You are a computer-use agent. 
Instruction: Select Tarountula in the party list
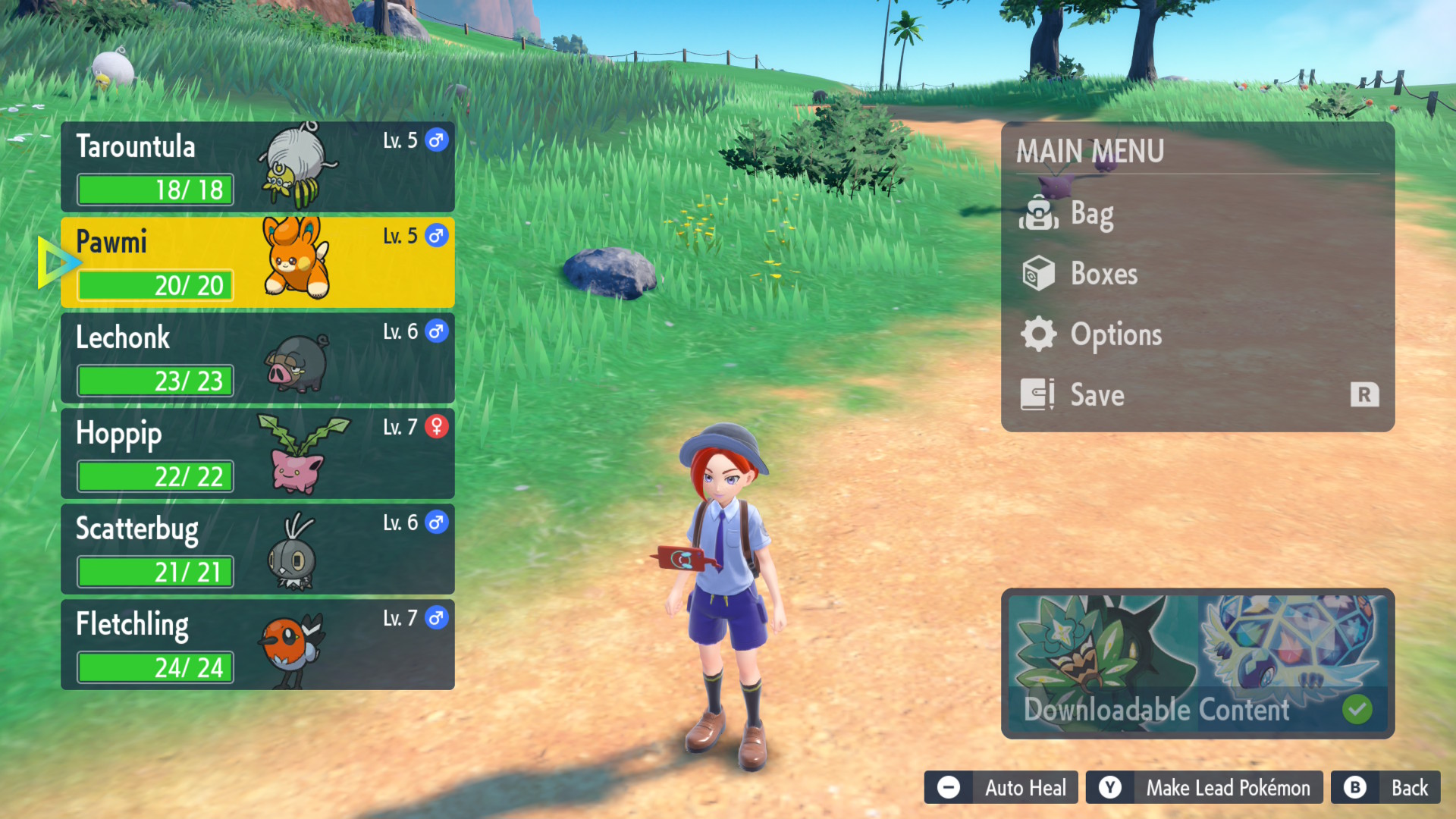point(258,167)
